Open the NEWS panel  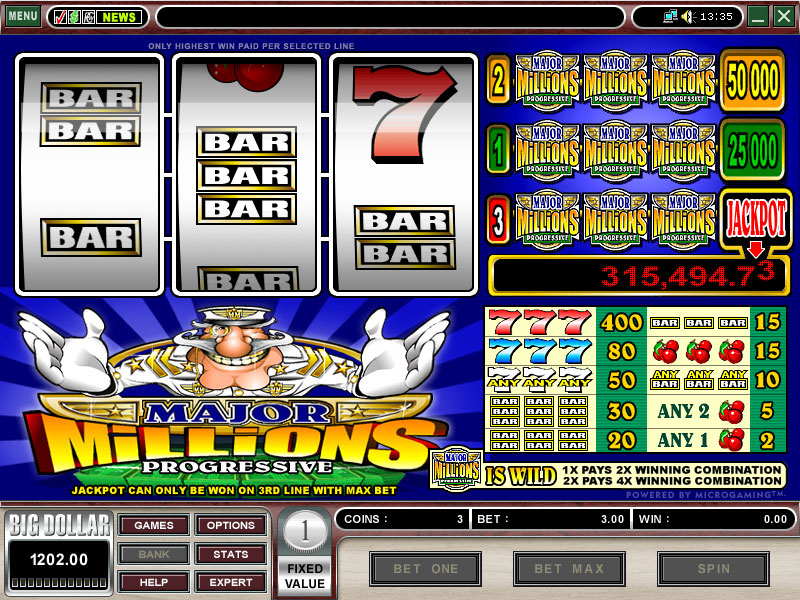(x=119, y=17)
